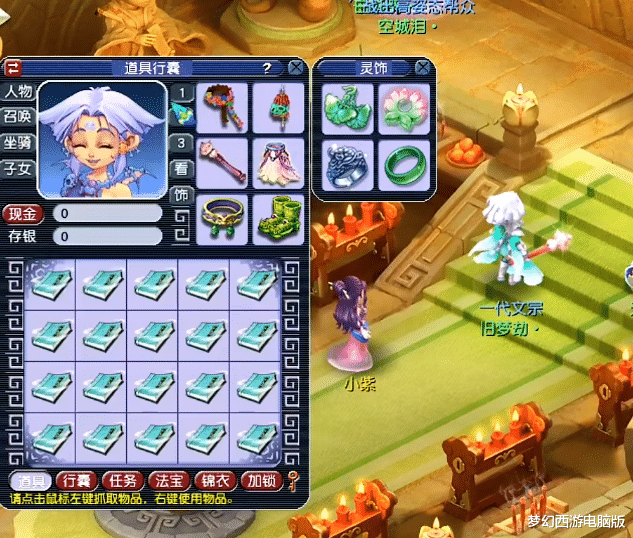The width and height of the screenshot is (633, 538).
Task: Open the 法宝 treasures tab
Action: (169, 481)
